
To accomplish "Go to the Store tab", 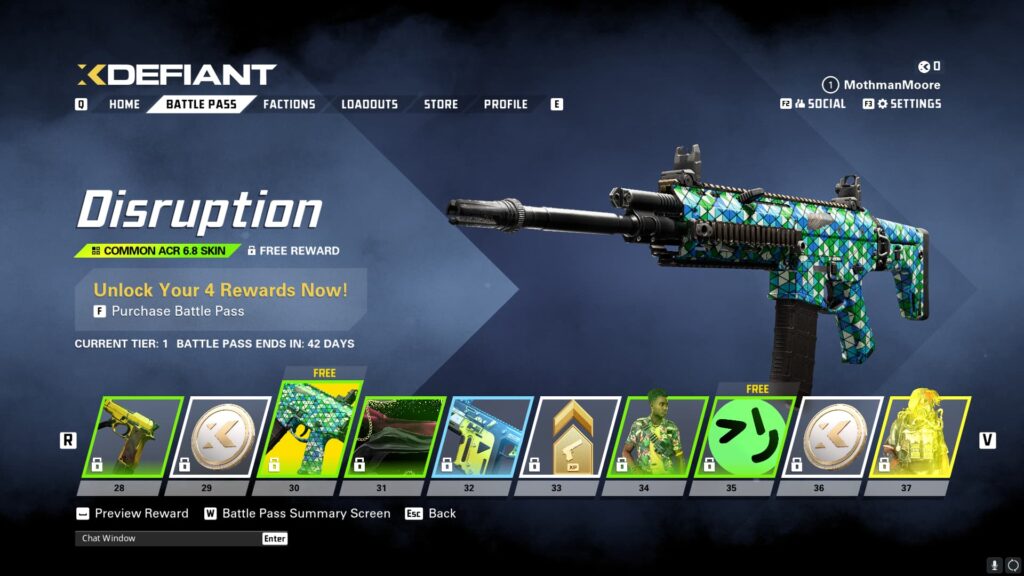I will tap(441, 104).
